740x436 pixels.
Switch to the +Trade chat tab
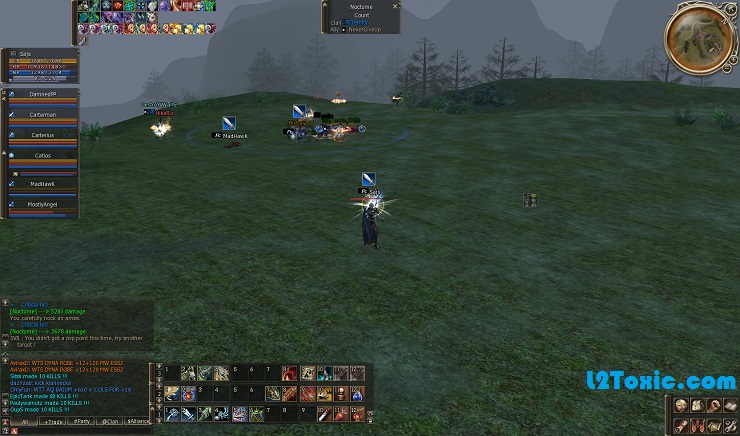coord(50,422)
